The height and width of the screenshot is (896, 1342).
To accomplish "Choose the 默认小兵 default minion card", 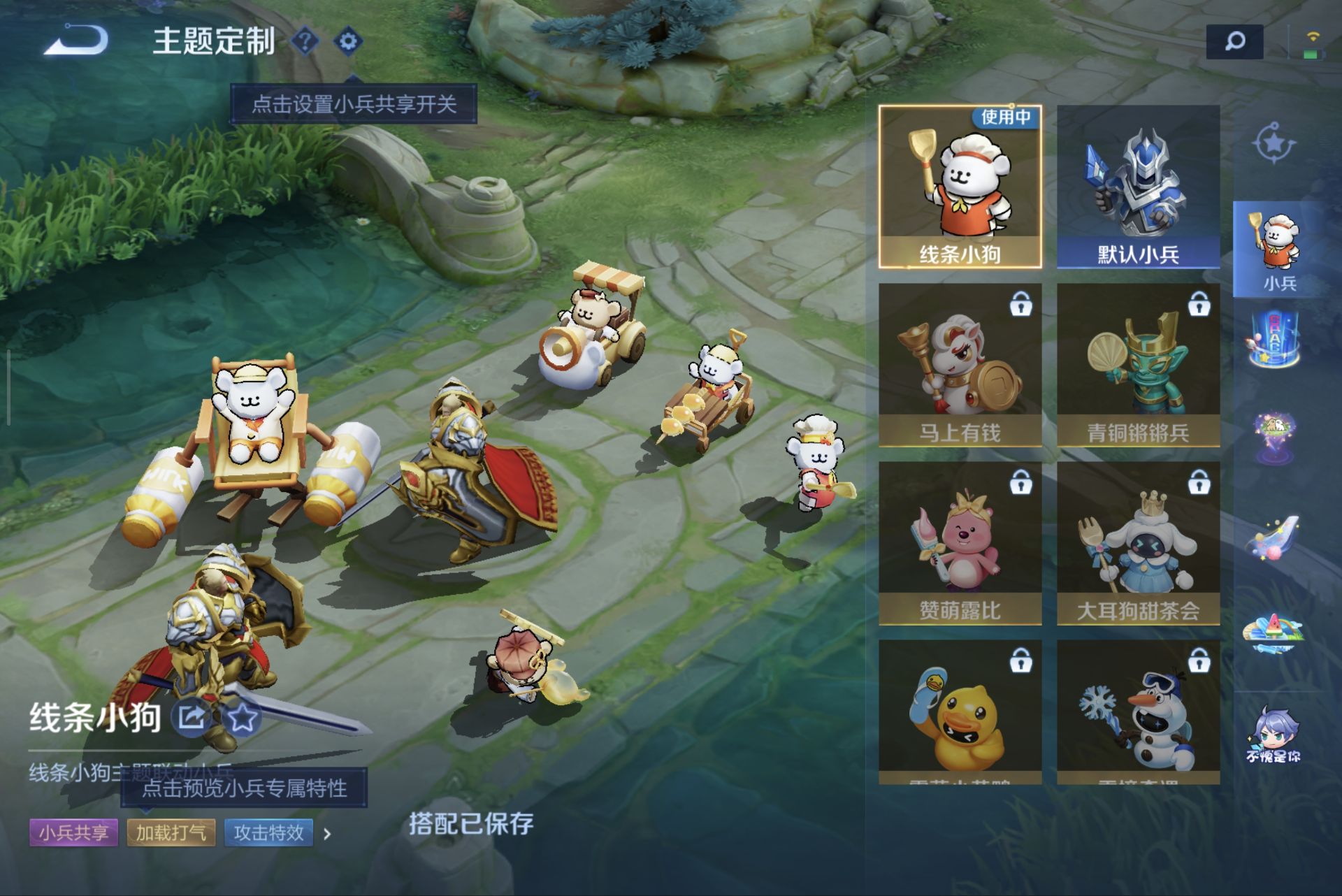I will pyautogui.click(x=1138, y=187).
